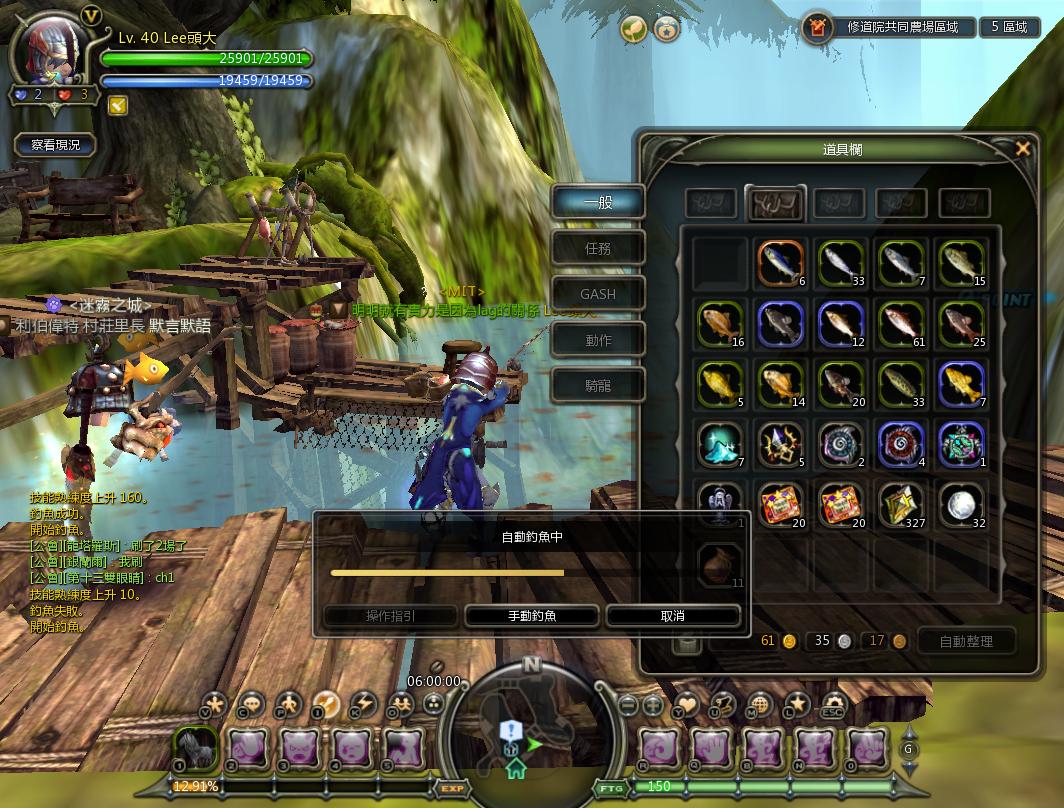Image resolution: width=1064 pixels, height=808 pixels.
Task: Select the golden fish stack of 5
Action: coord(720,384)
